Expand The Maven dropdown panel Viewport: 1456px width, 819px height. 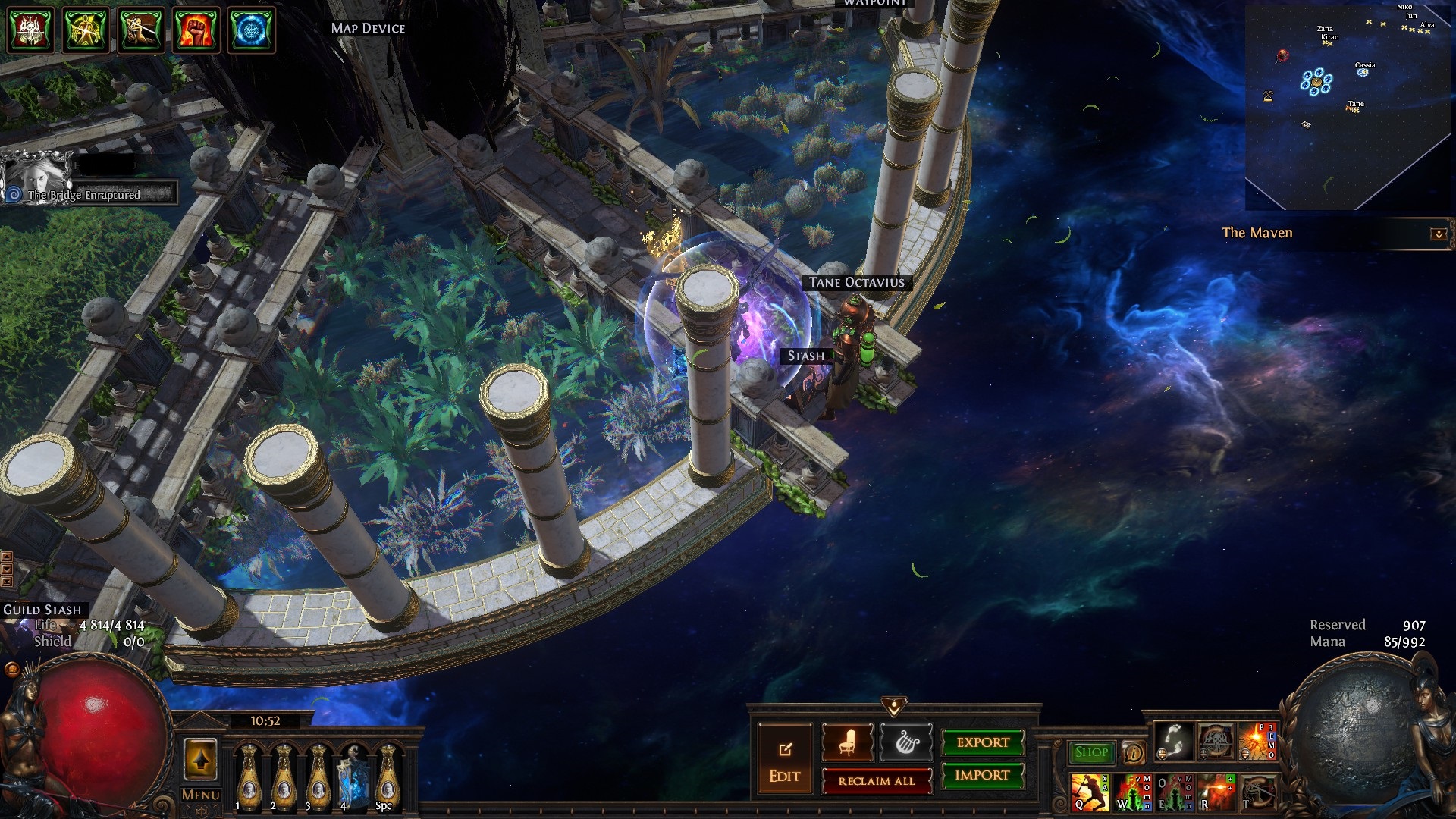tap(1438, 234)
